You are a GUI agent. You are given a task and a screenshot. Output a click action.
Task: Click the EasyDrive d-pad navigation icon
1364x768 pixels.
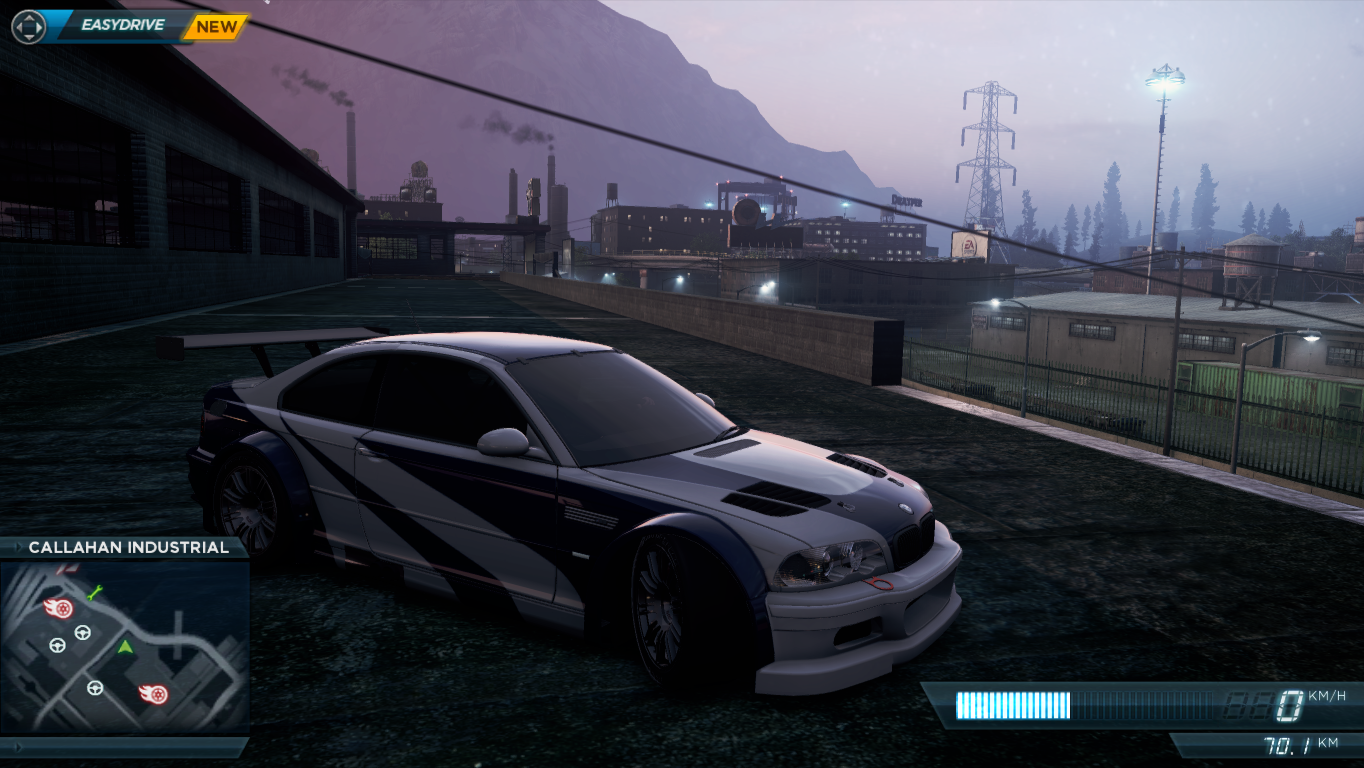tap(28, 27)
